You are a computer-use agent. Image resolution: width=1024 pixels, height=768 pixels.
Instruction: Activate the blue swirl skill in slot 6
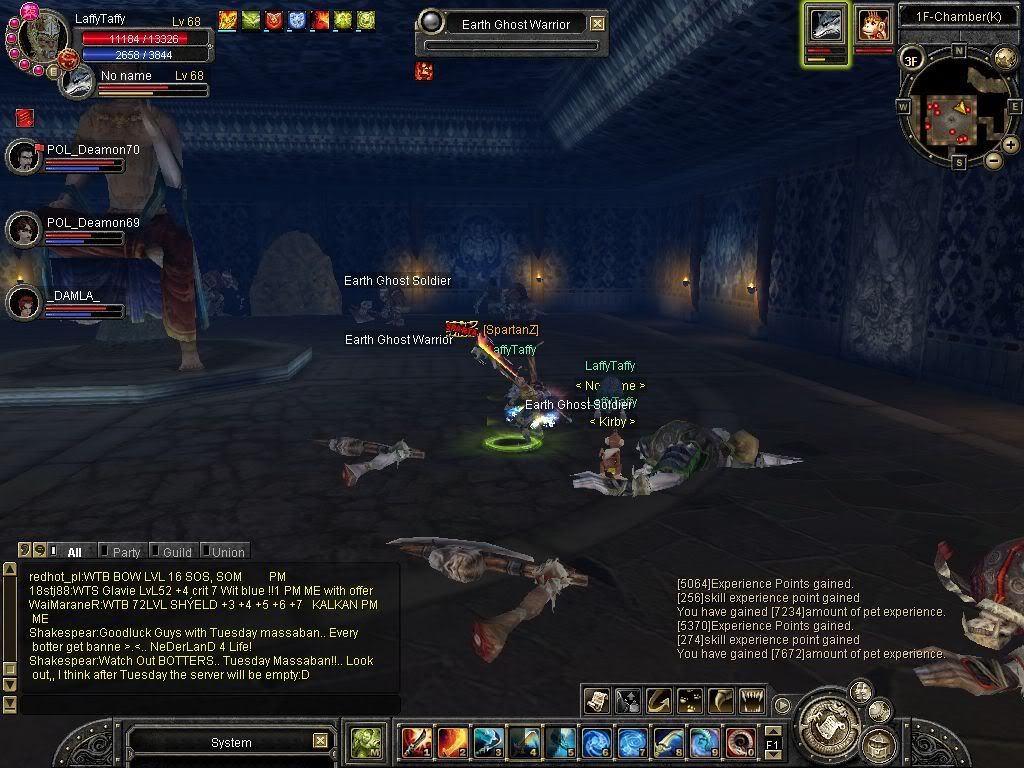596,742
